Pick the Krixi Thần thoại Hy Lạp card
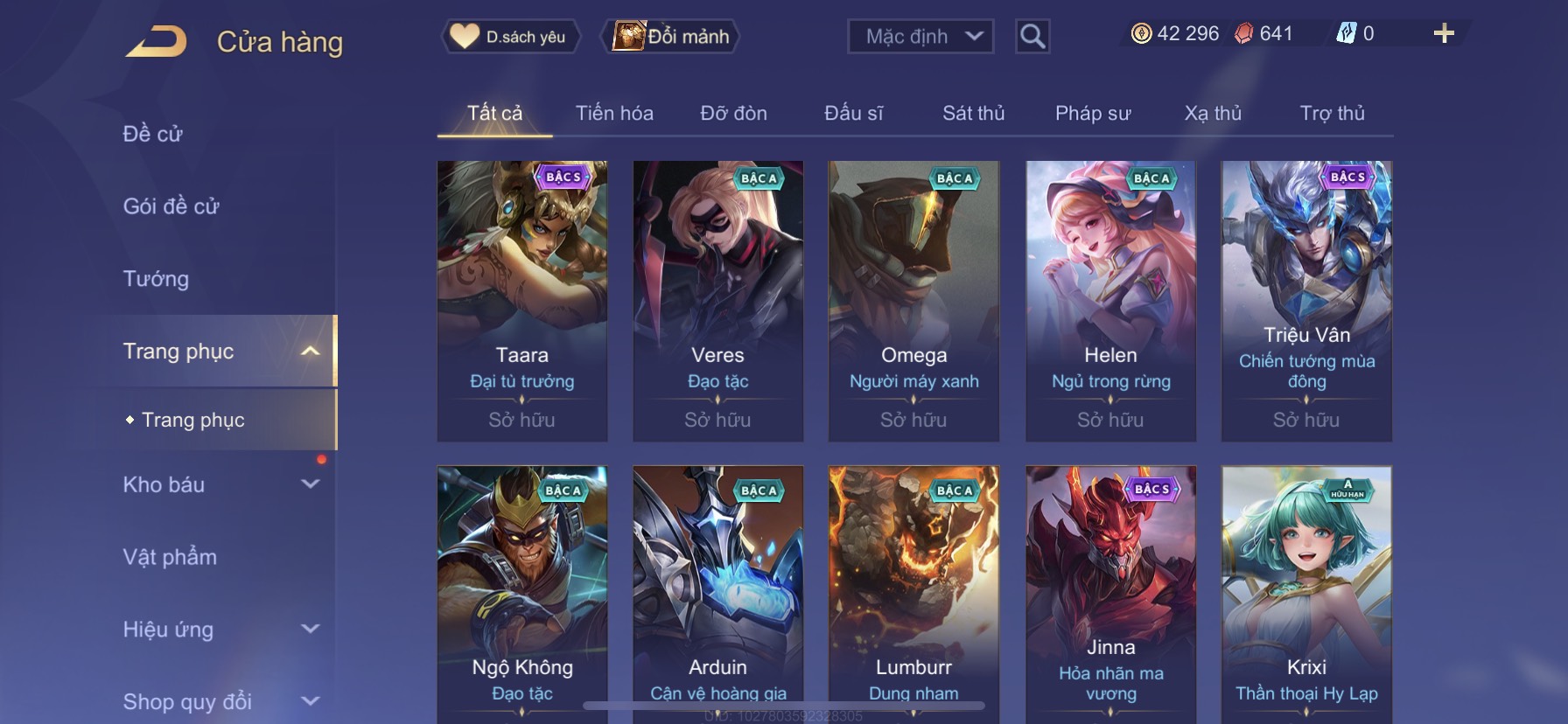Image resolution: width=1568 pixels, height=724 pixels. (1306, 595)
